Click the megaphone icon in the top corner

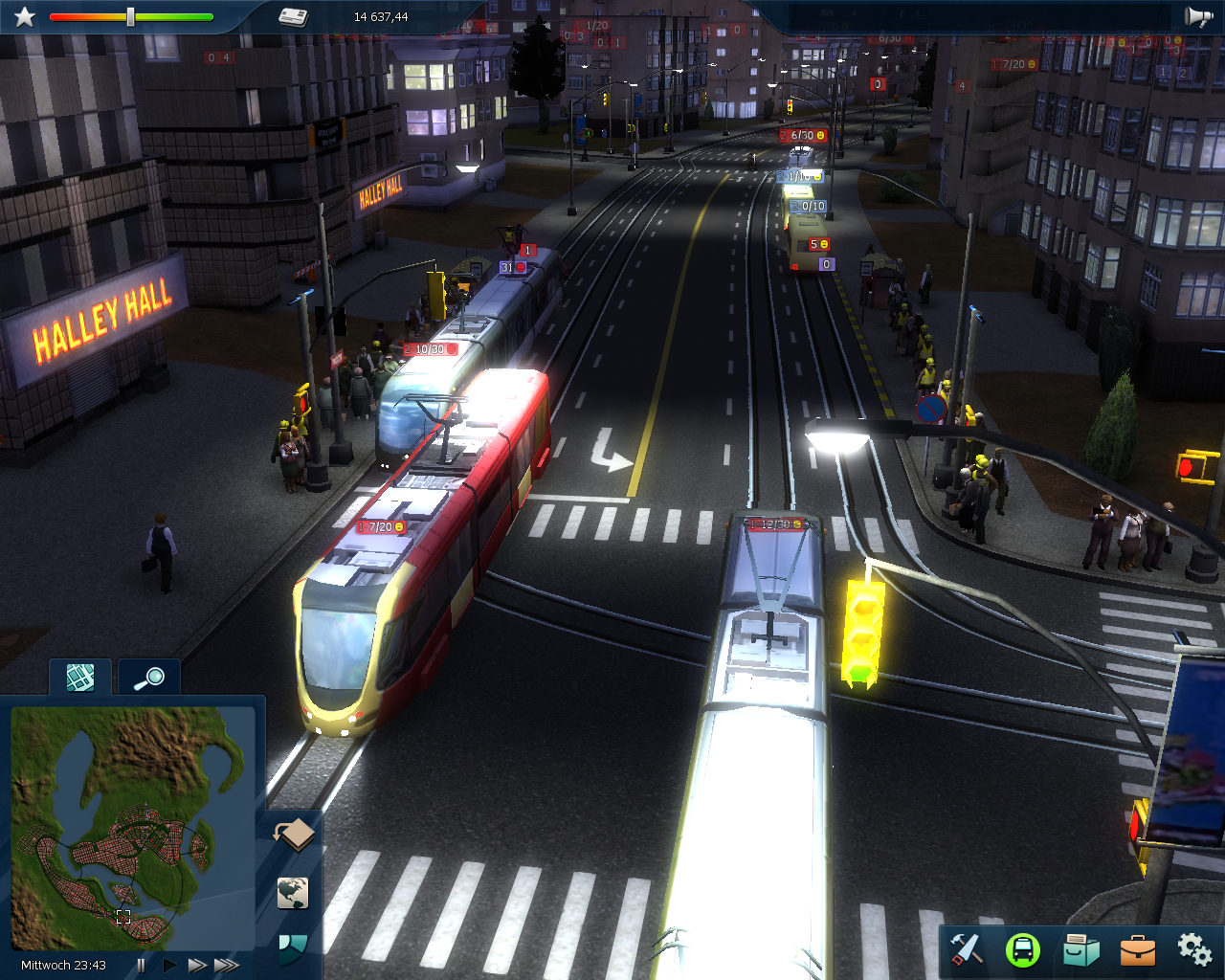(1198, 16)
